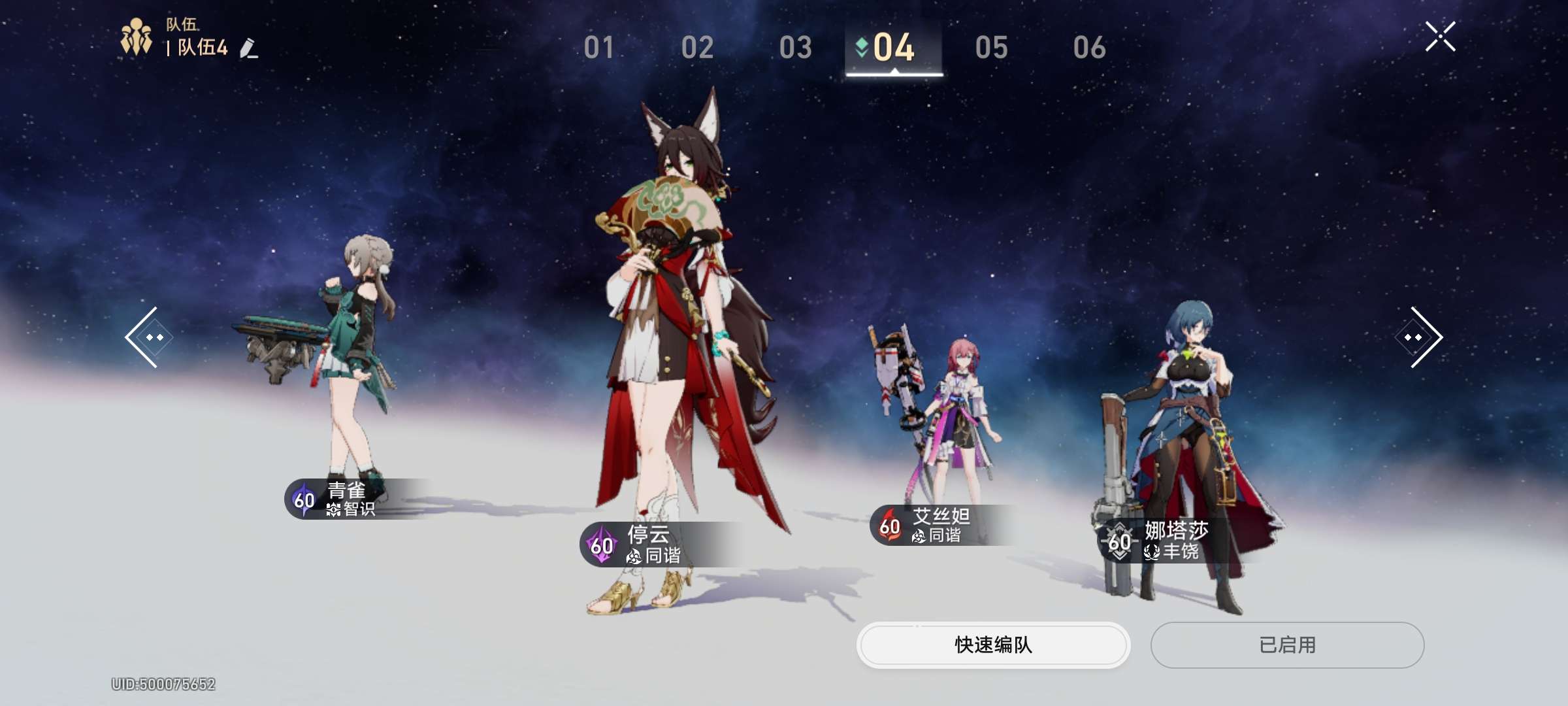
Task: Open the 快速编队 quick team setup
Action: point(993,645)
